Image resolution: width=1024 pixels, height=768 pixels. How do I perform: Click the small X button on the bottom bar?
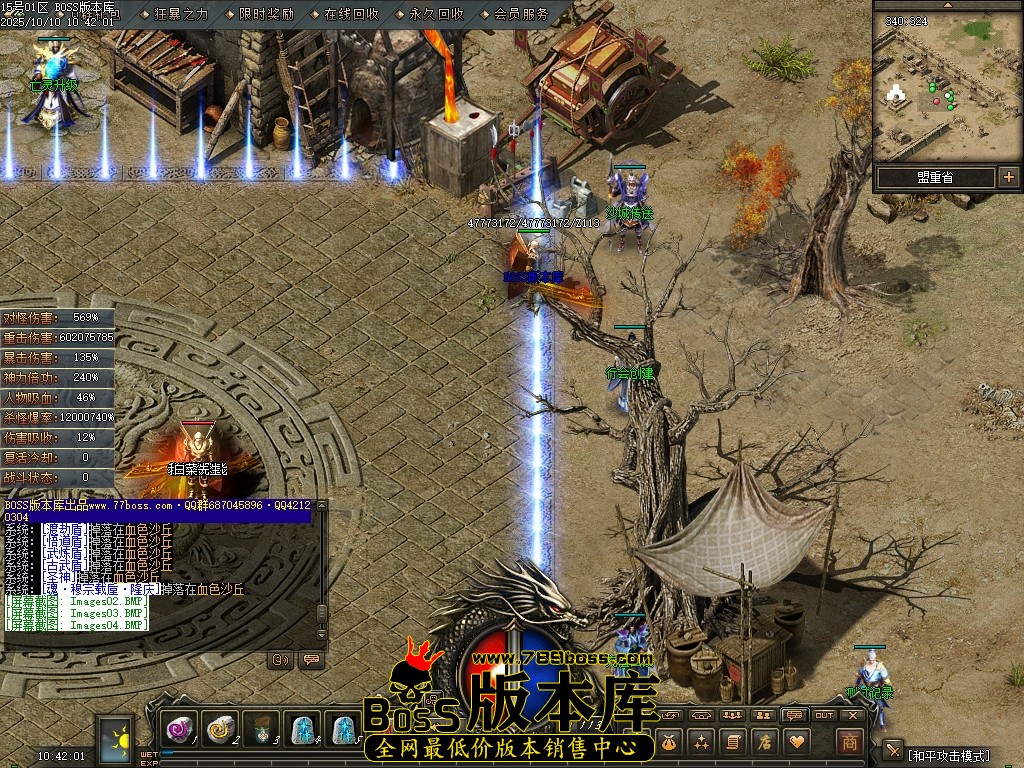click(x=853, y=715)
